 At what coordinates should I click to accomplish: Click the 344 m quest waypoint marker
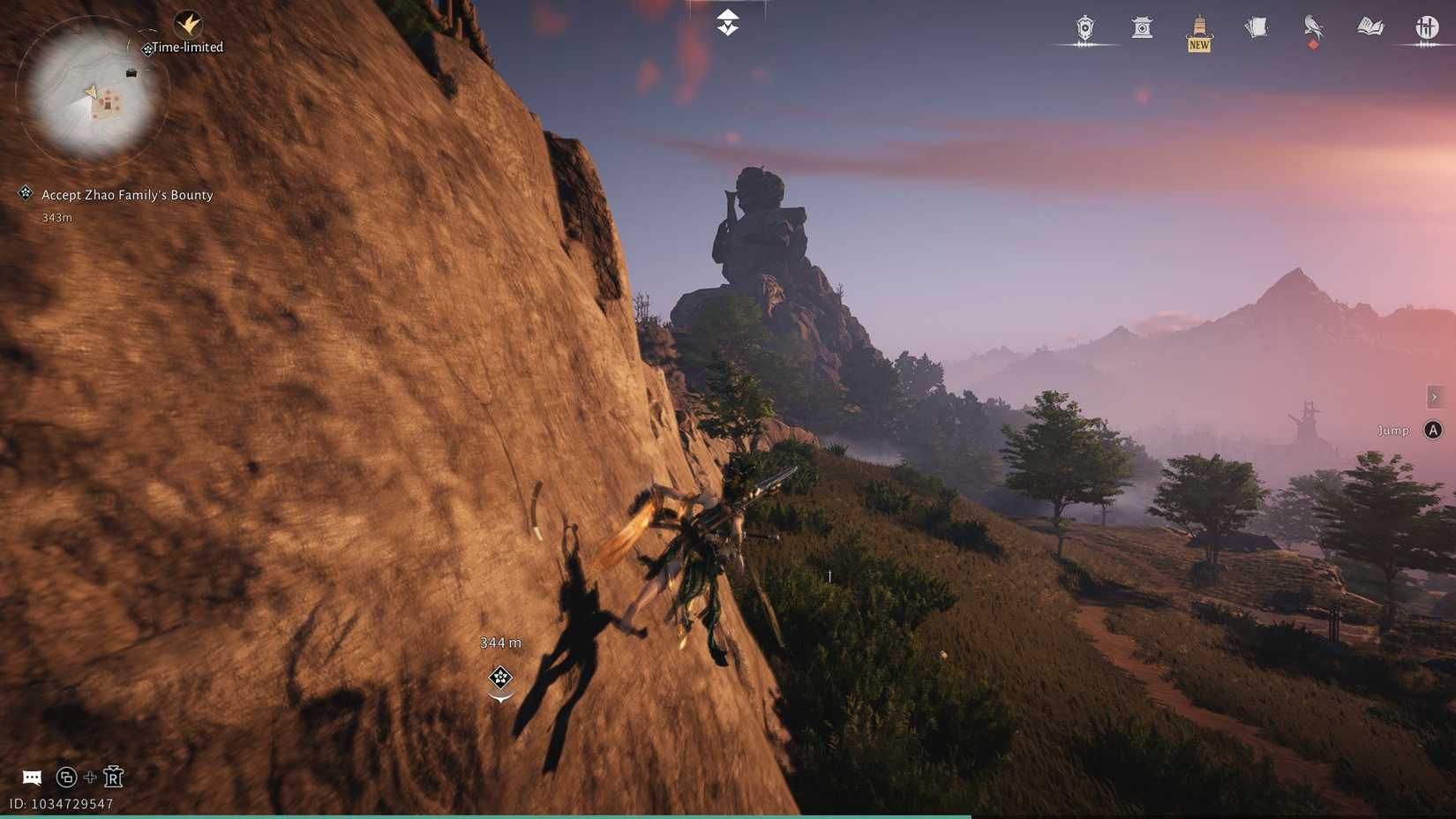(x=500, y=678)
